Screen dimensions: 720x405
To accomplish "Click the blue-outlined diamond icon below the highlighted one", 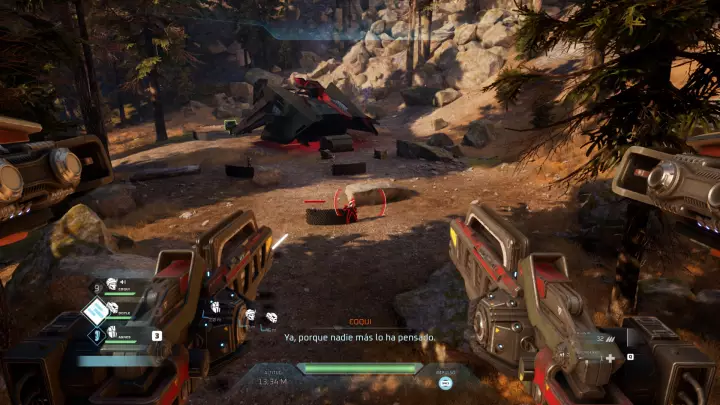I will pos(97,335).
